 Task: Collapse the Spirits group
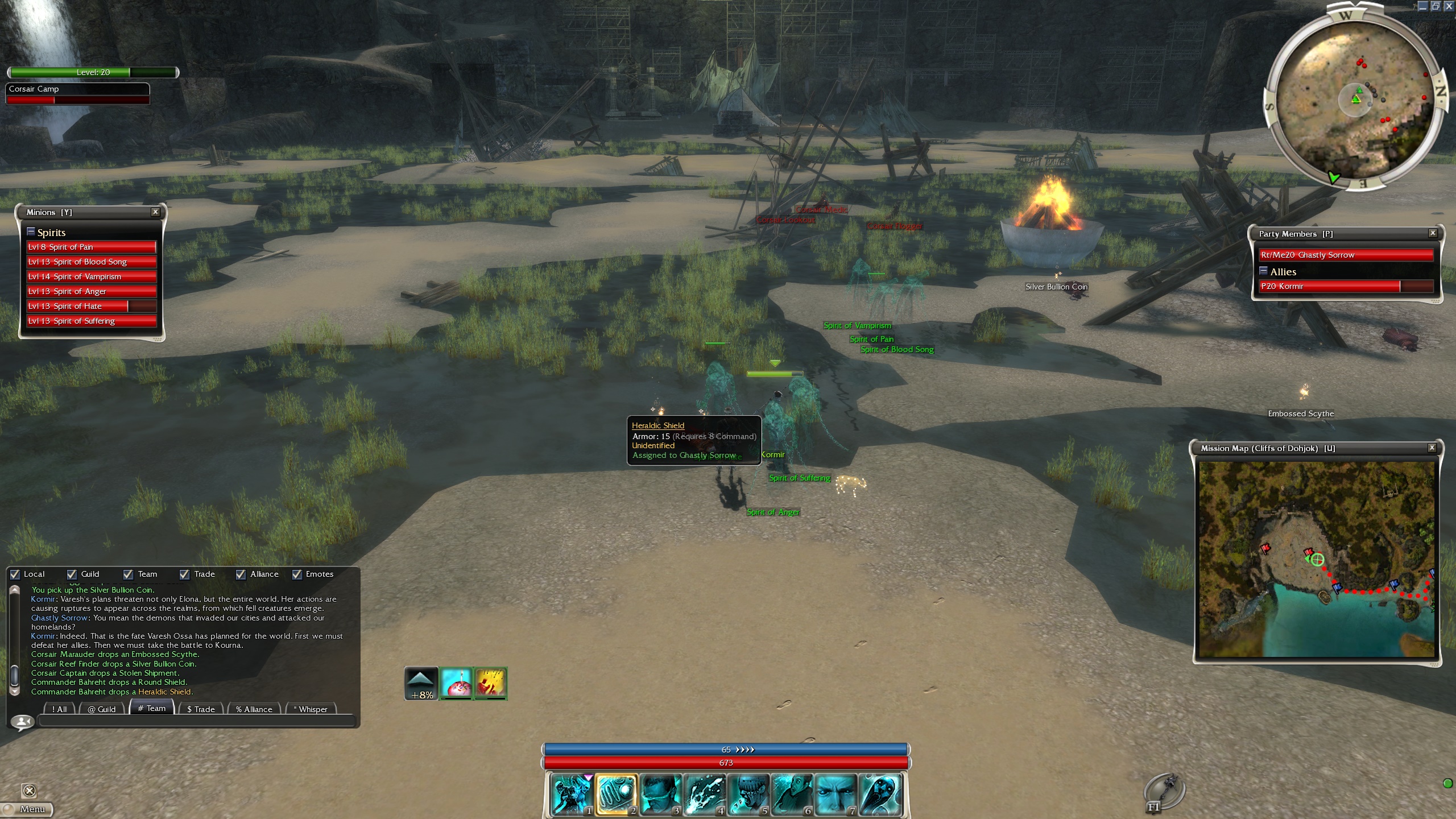(31, 232)
